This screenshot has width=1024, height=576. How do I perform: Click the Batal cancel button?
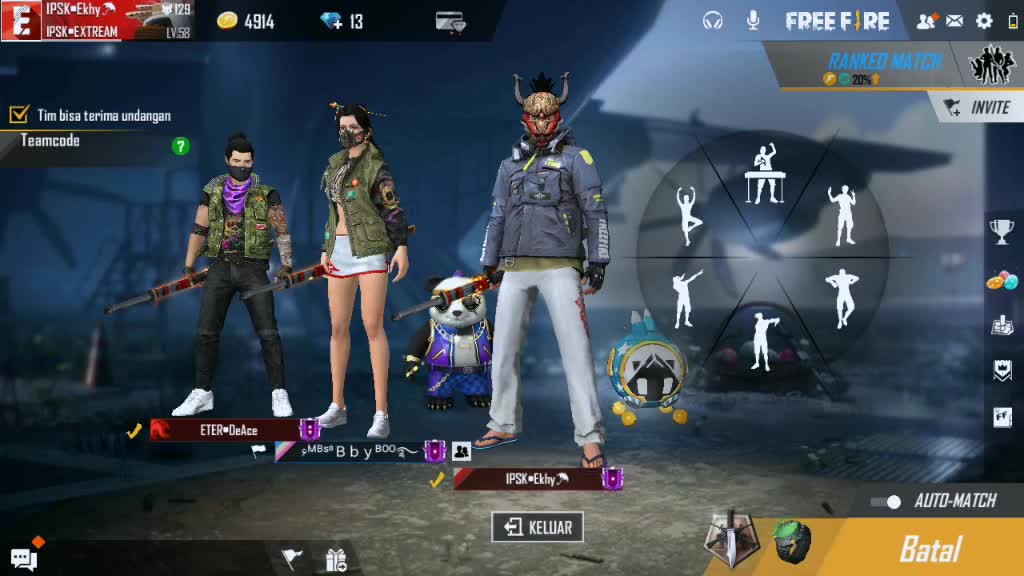point(930,548)
